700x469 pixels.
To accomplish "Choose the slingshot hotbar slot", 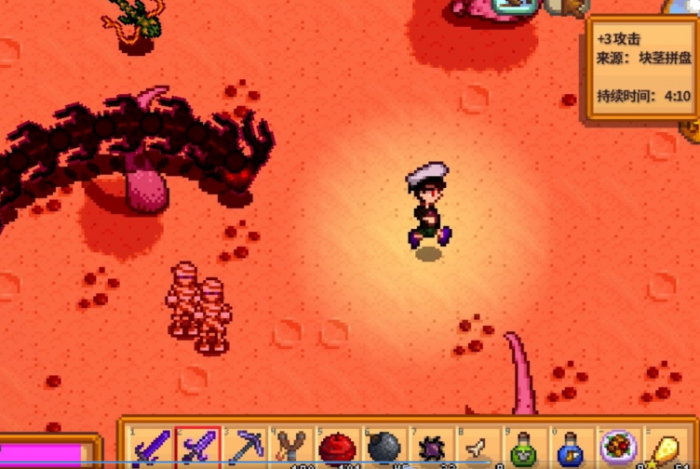I will (291, 447).
